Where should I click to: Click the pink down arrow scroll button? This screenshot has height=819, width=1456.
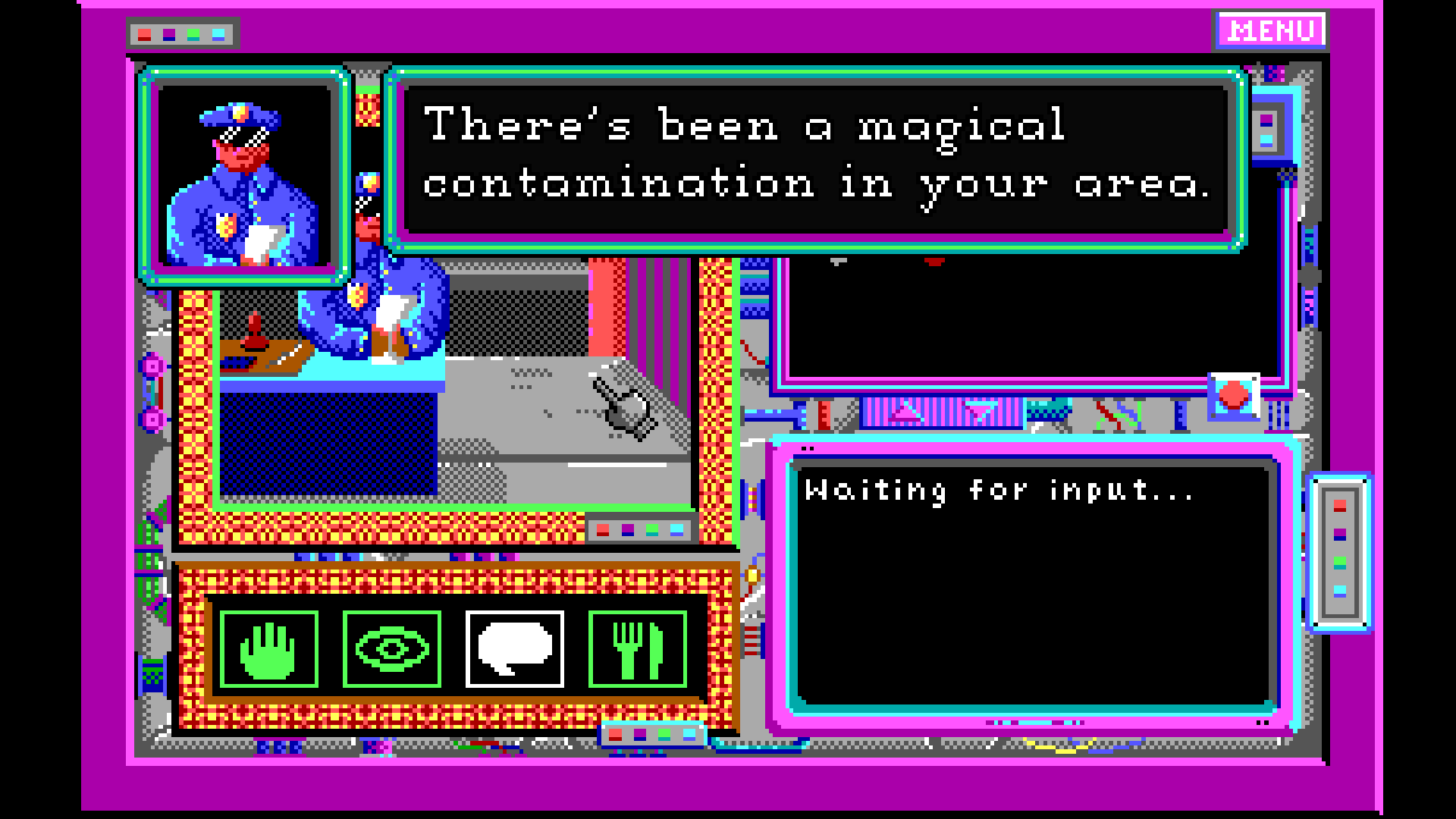point(979,413)
